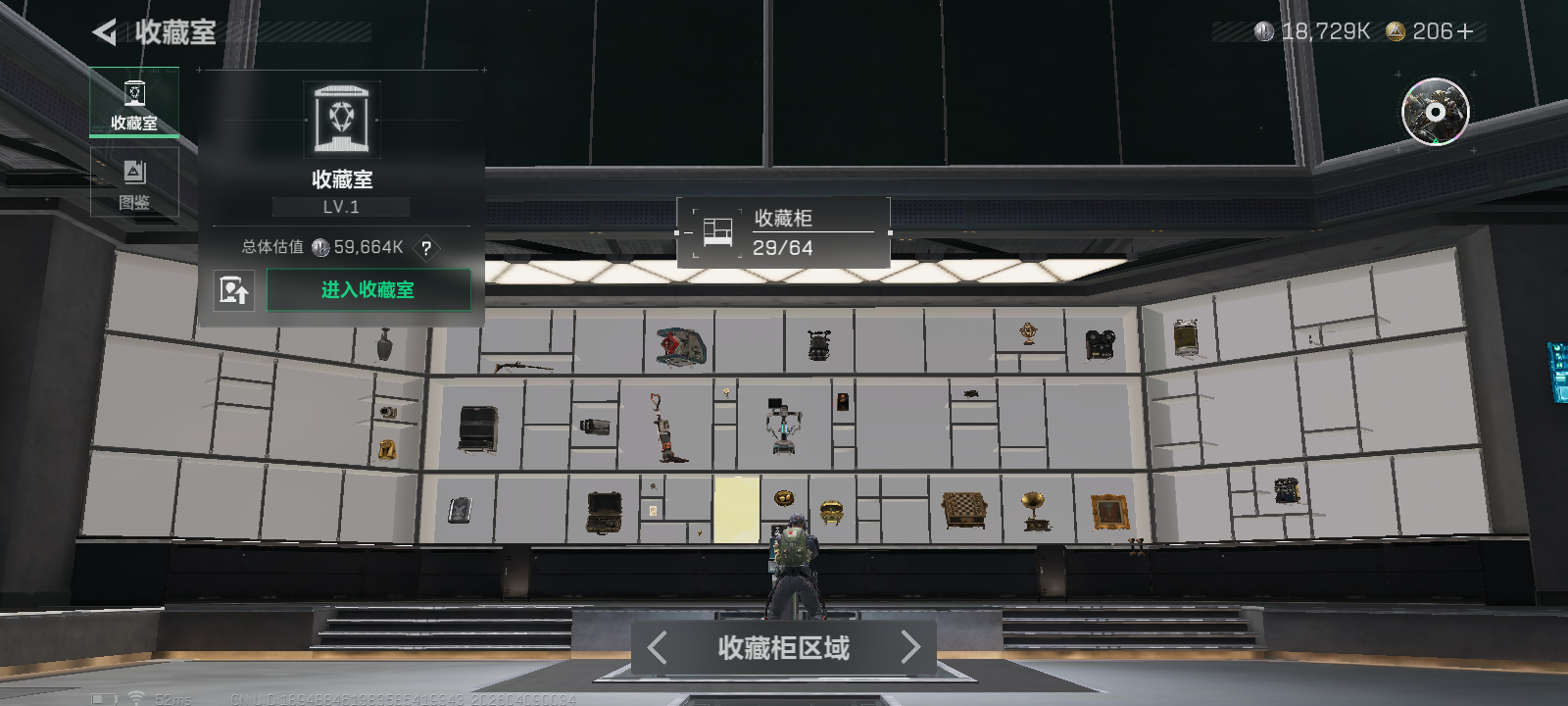Click the ? help icon next to 总体估值
The height and width of the screenshot is (706, 1568).
click(425, 248)
